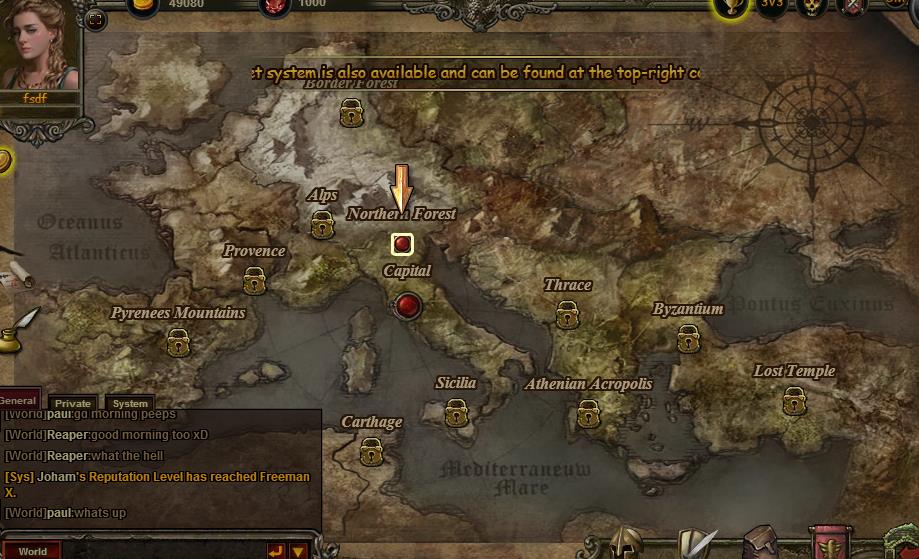Screen dimensions: 919x559
Task: Click the locked Alps region padlock
Action: [322, 226]
